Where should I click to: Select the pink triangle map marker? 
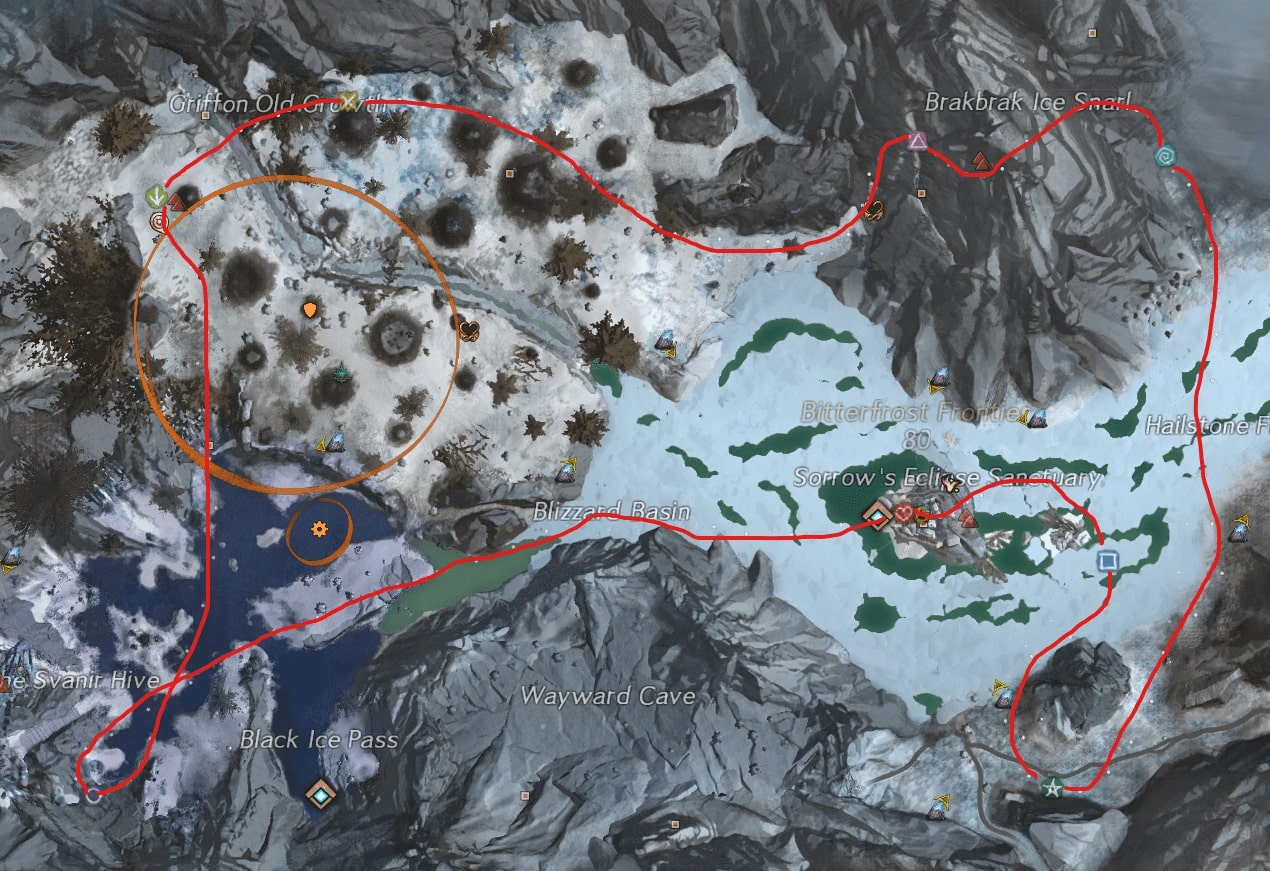coord(917,142)
